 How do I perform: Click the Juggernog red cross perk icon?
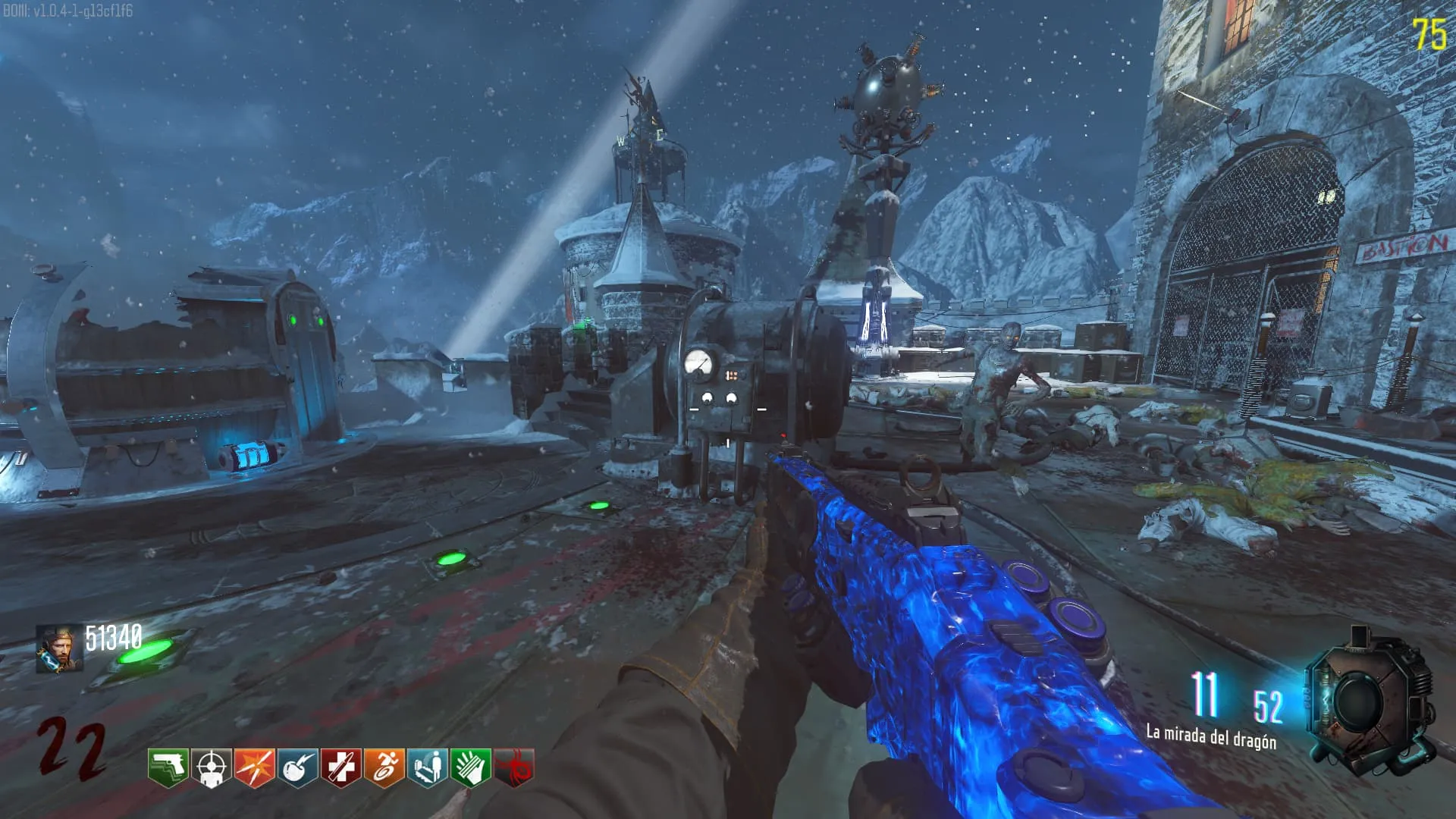340,767
